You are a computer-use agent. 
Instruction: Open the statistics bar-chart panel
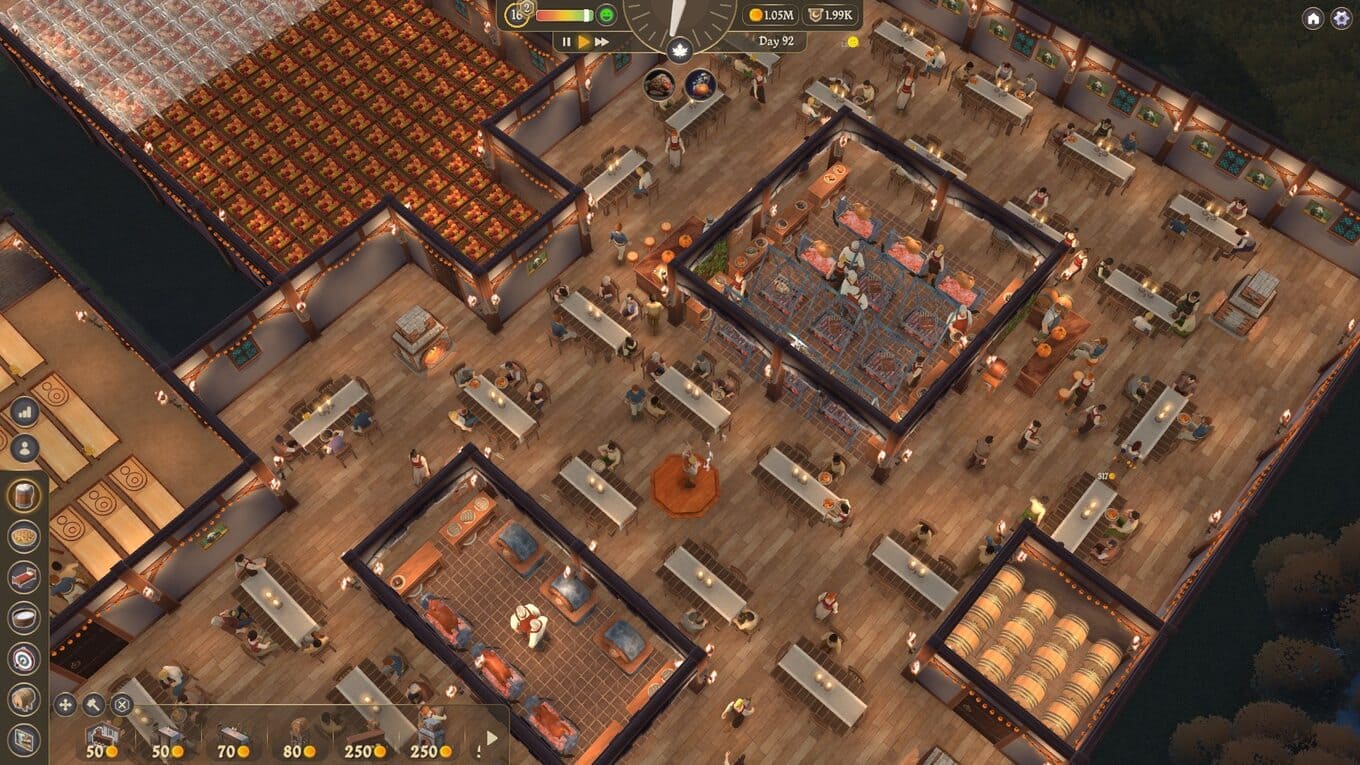[24, 412]
